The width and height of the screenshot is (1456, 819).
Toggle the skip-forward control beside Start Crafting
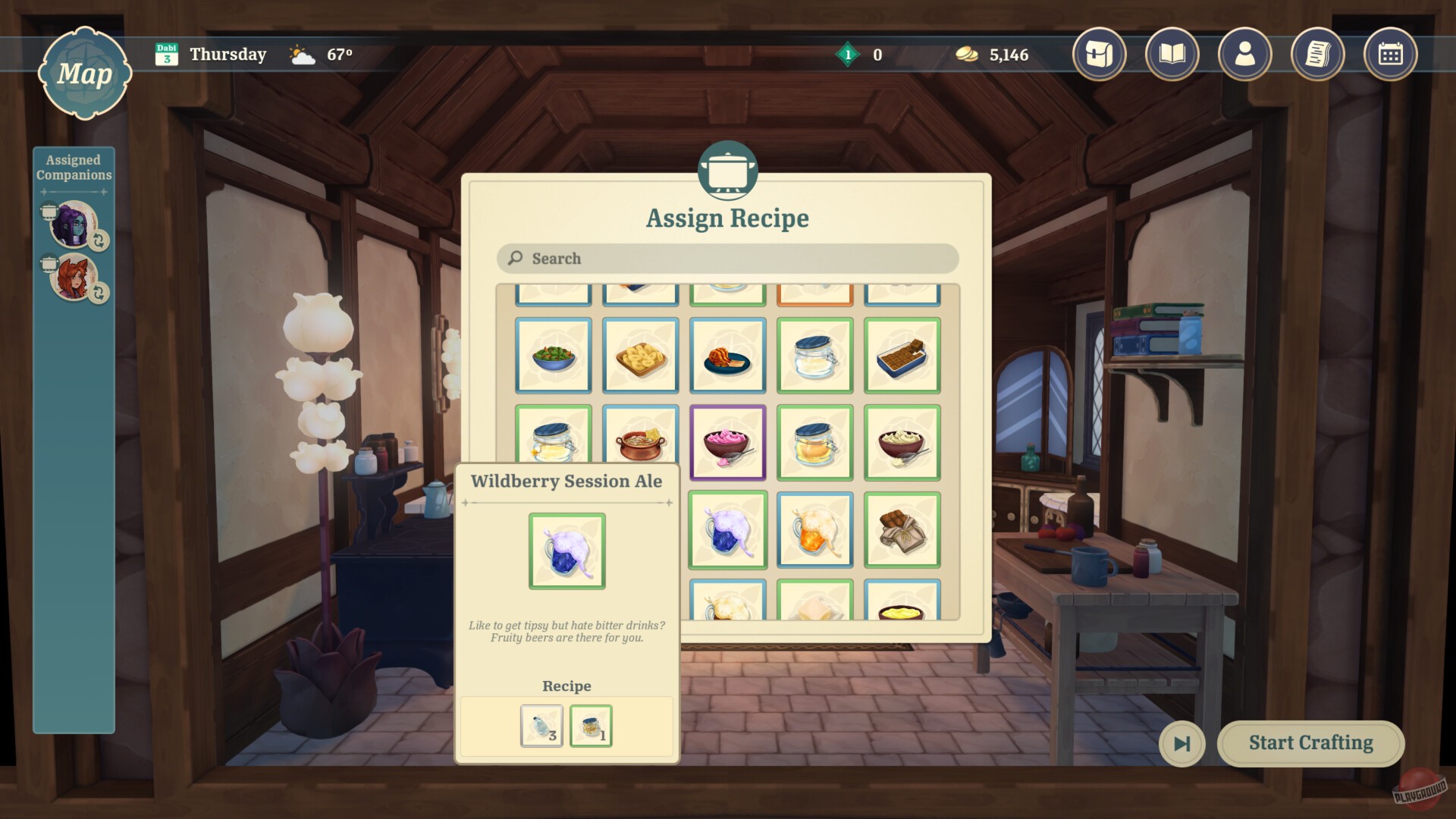pyautogui.click(x=1182, y=744)
